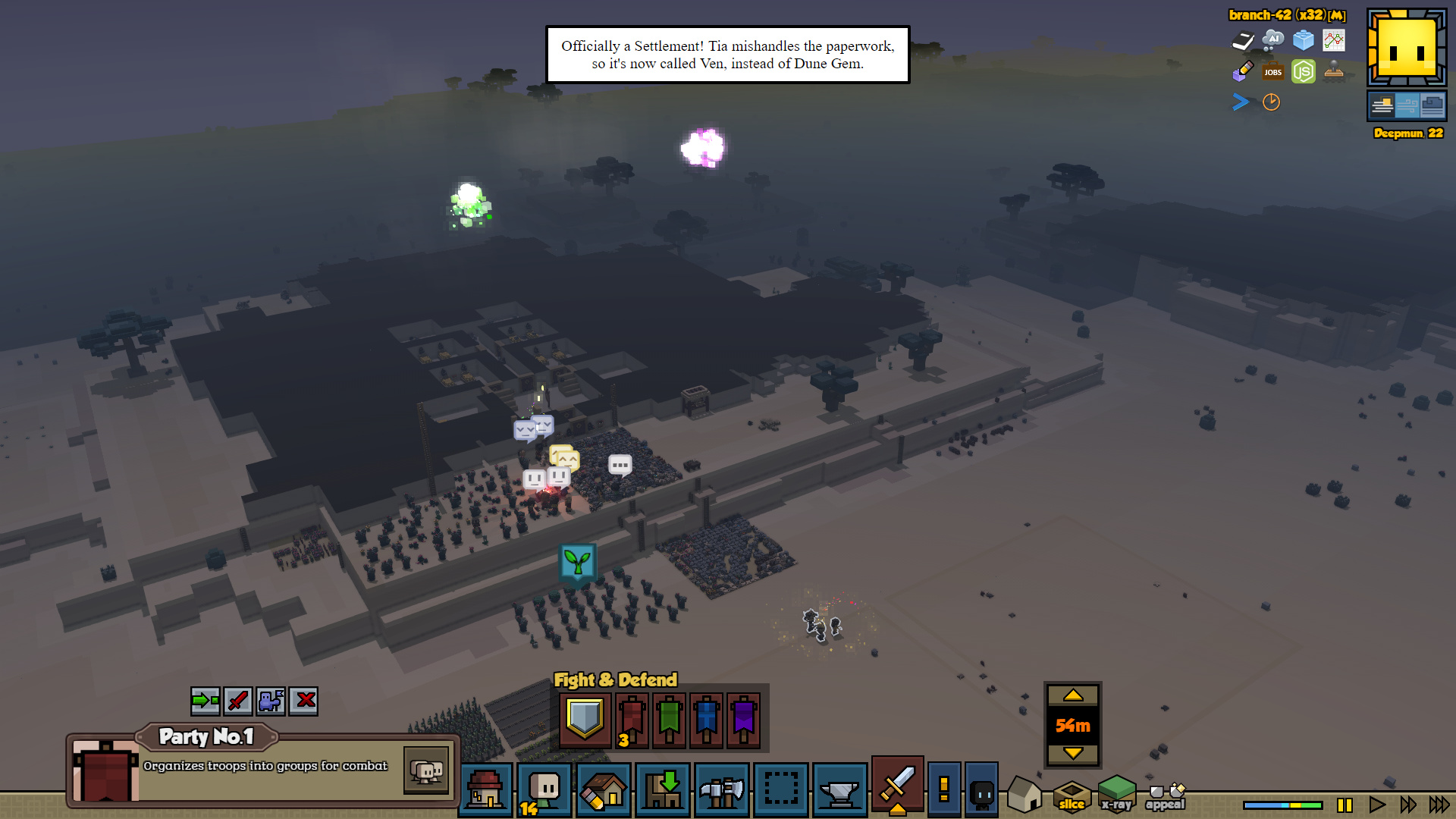Open the hearthling citizens menu
1456x819 pixels.
coord(544,790)
